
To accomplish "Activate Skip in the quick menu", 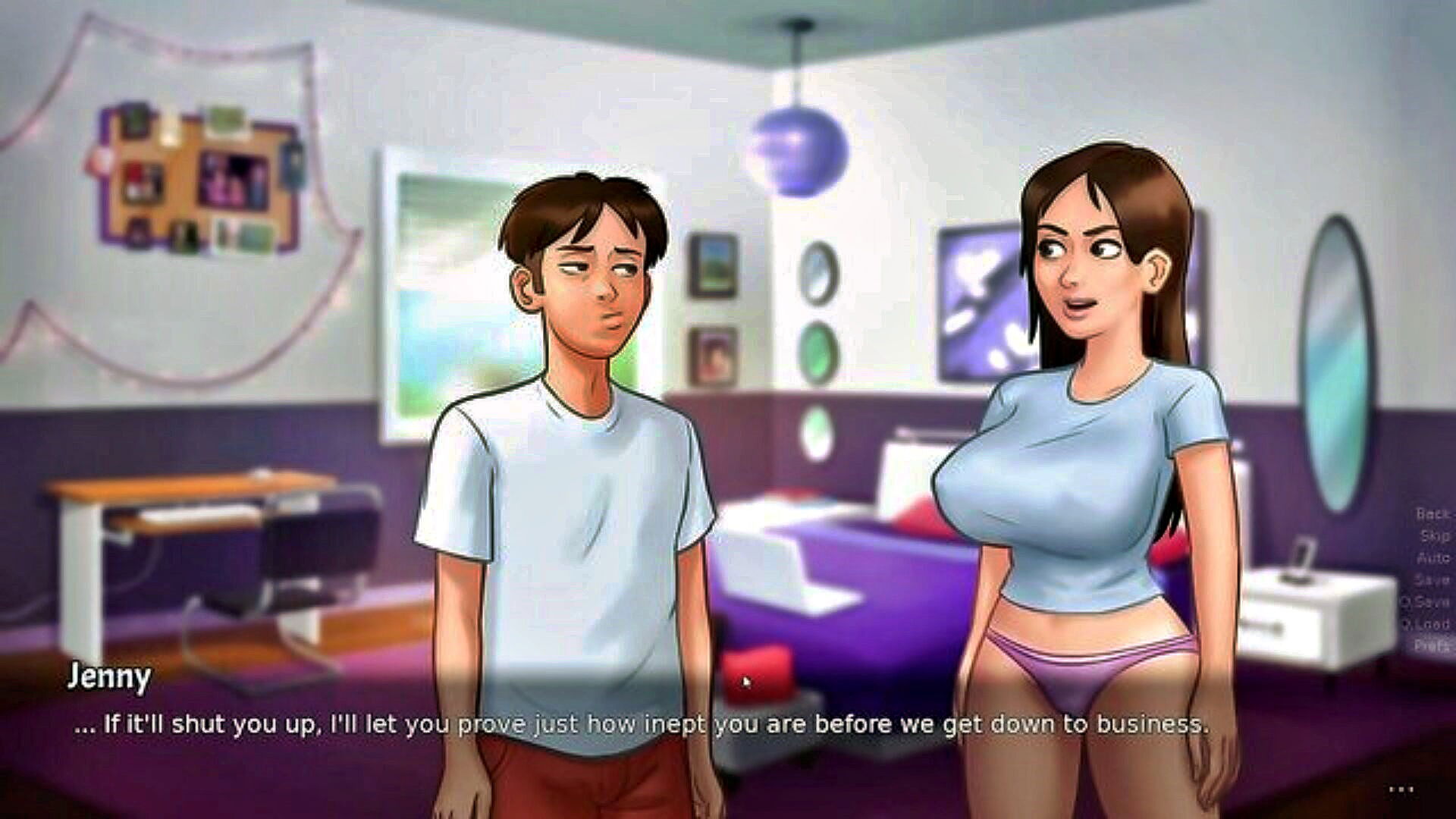I will [x=1434, y=536].
